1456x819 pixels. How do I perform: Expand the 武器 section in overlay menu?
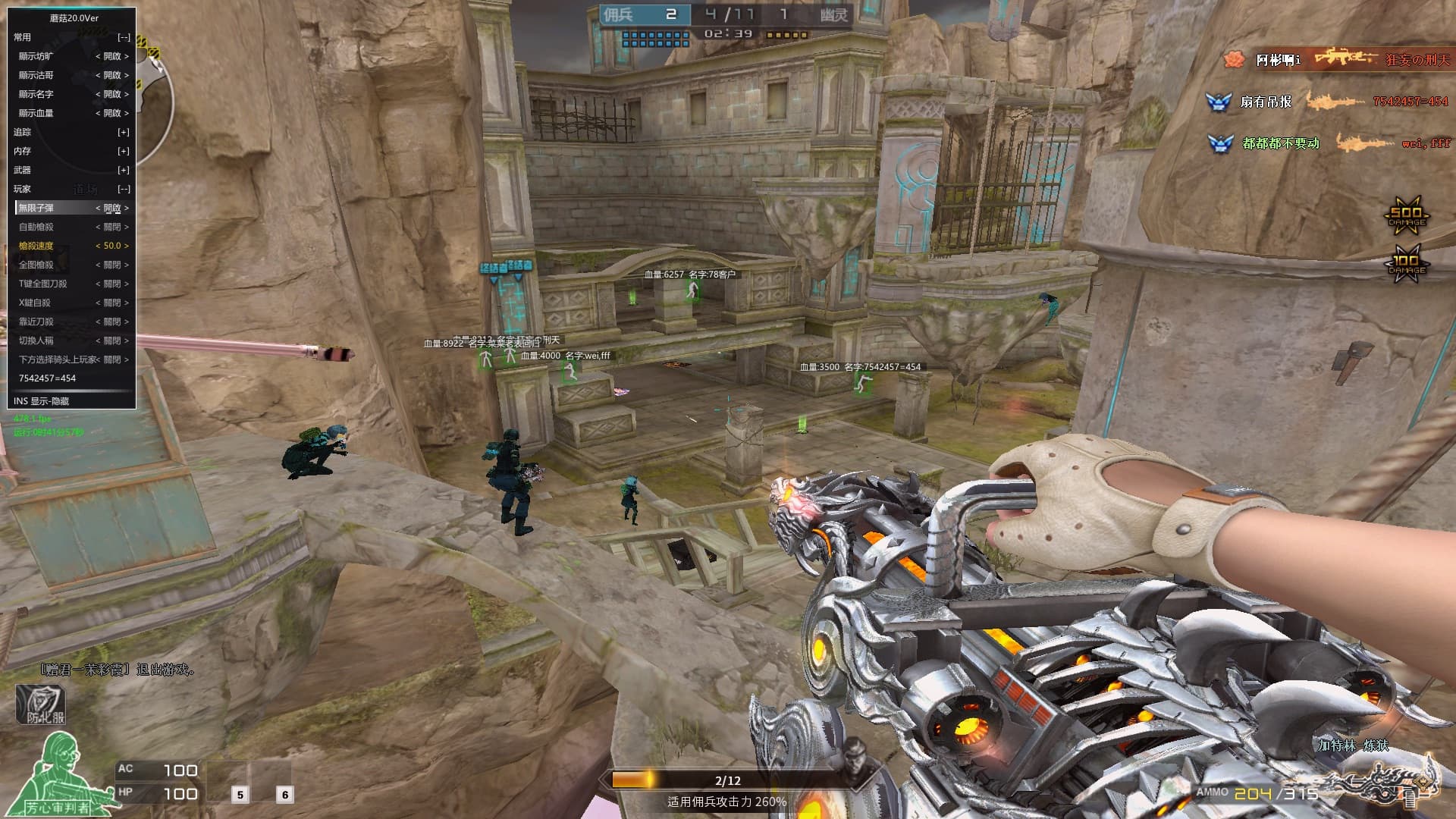(124, 170)
